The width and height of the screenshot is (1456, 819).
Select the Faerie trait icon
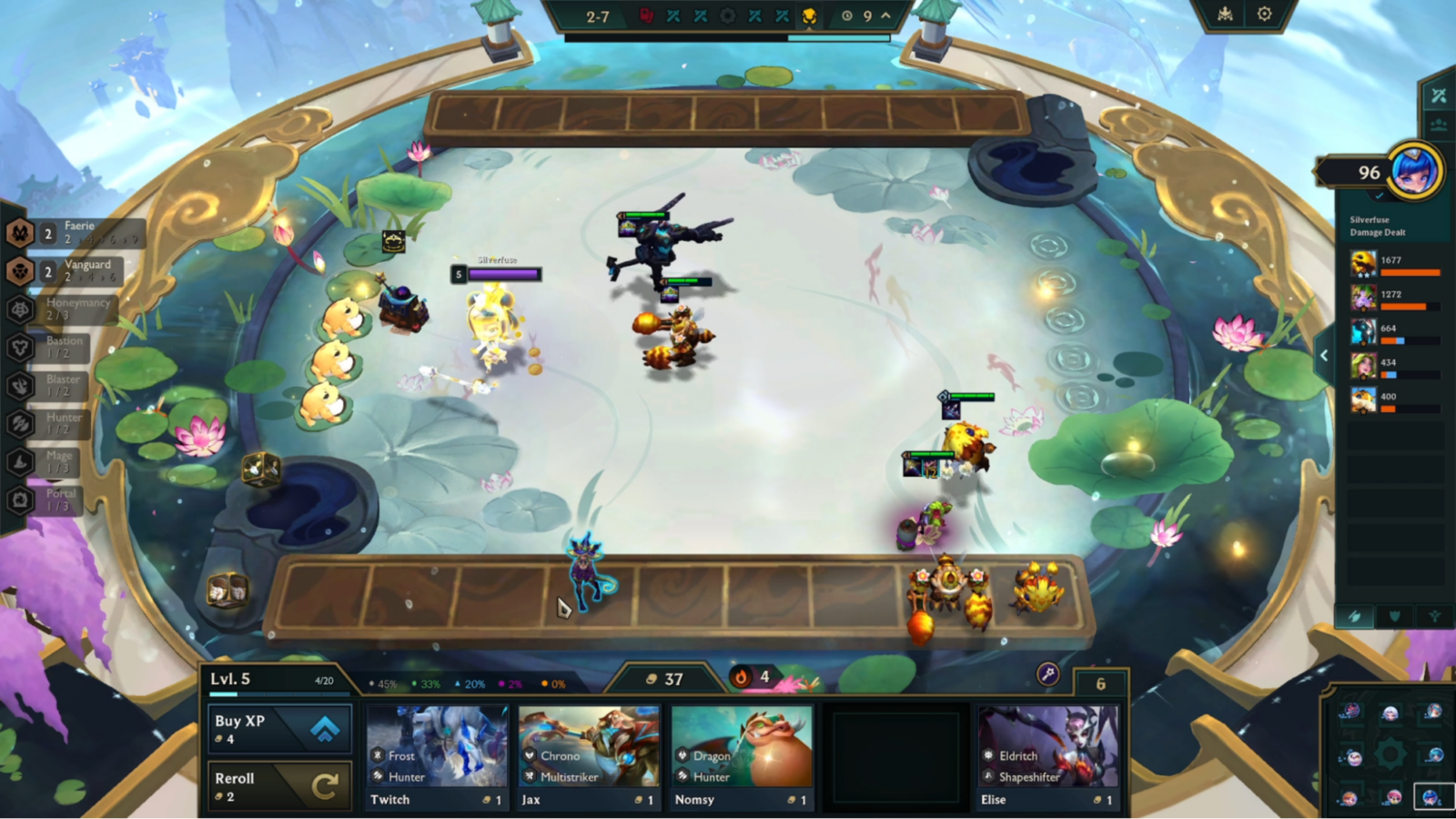20,232
